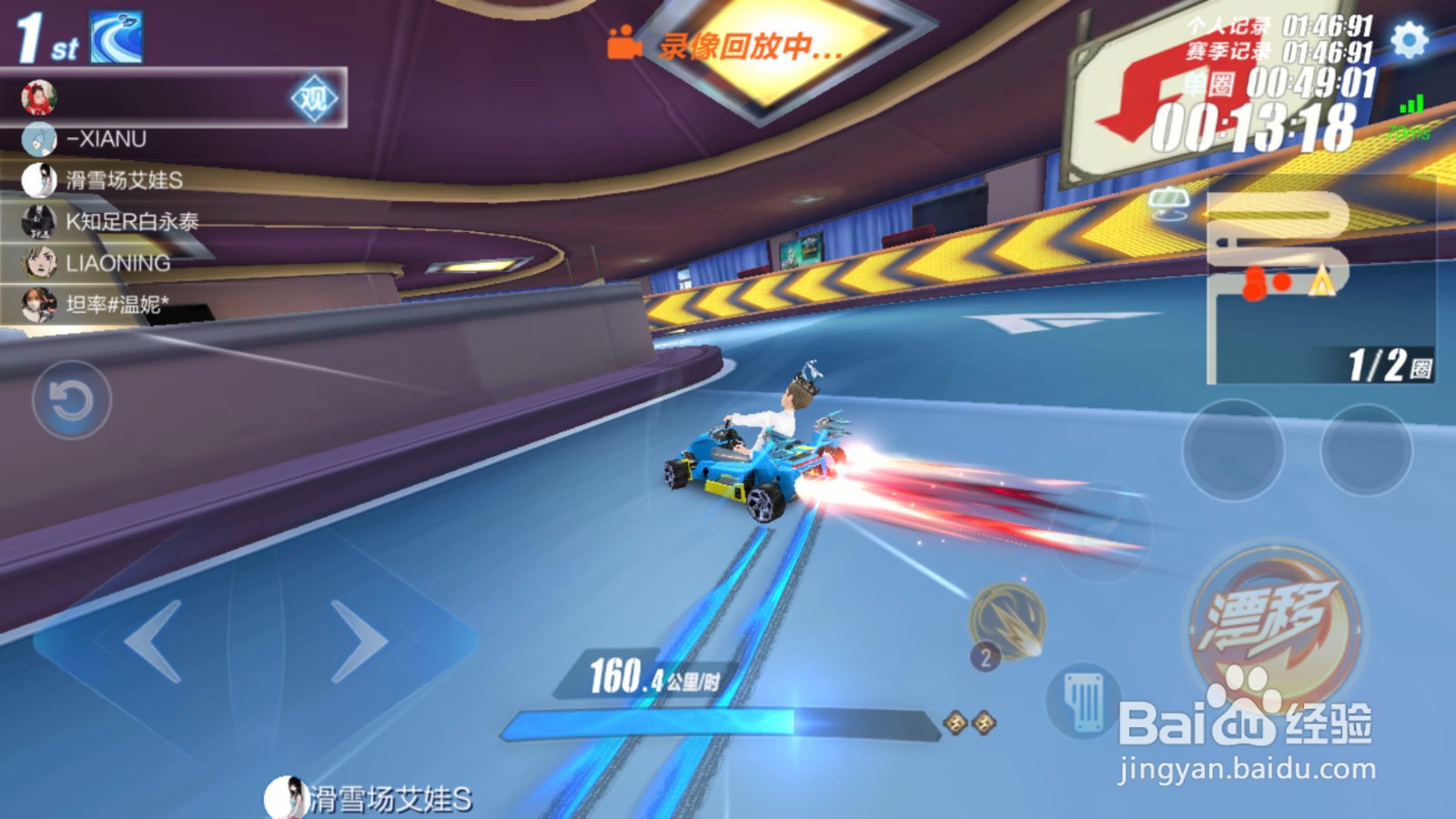The image size is (1456, 819).
Task: Tap the 录像回放中 replay banner
Action: [x=751, y=45]
